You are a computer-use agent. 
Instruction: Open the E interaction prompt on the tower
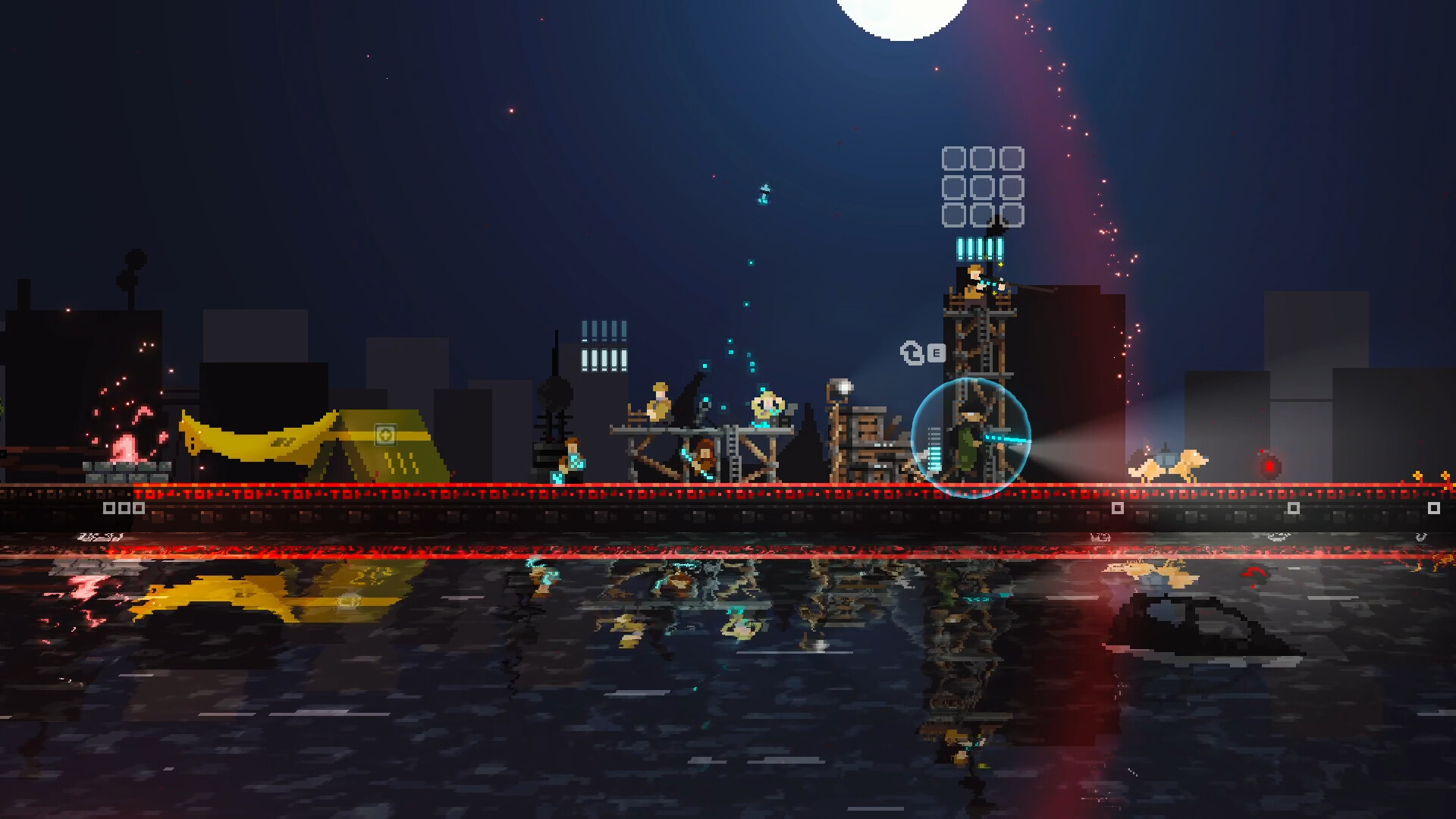pos(936,353)
